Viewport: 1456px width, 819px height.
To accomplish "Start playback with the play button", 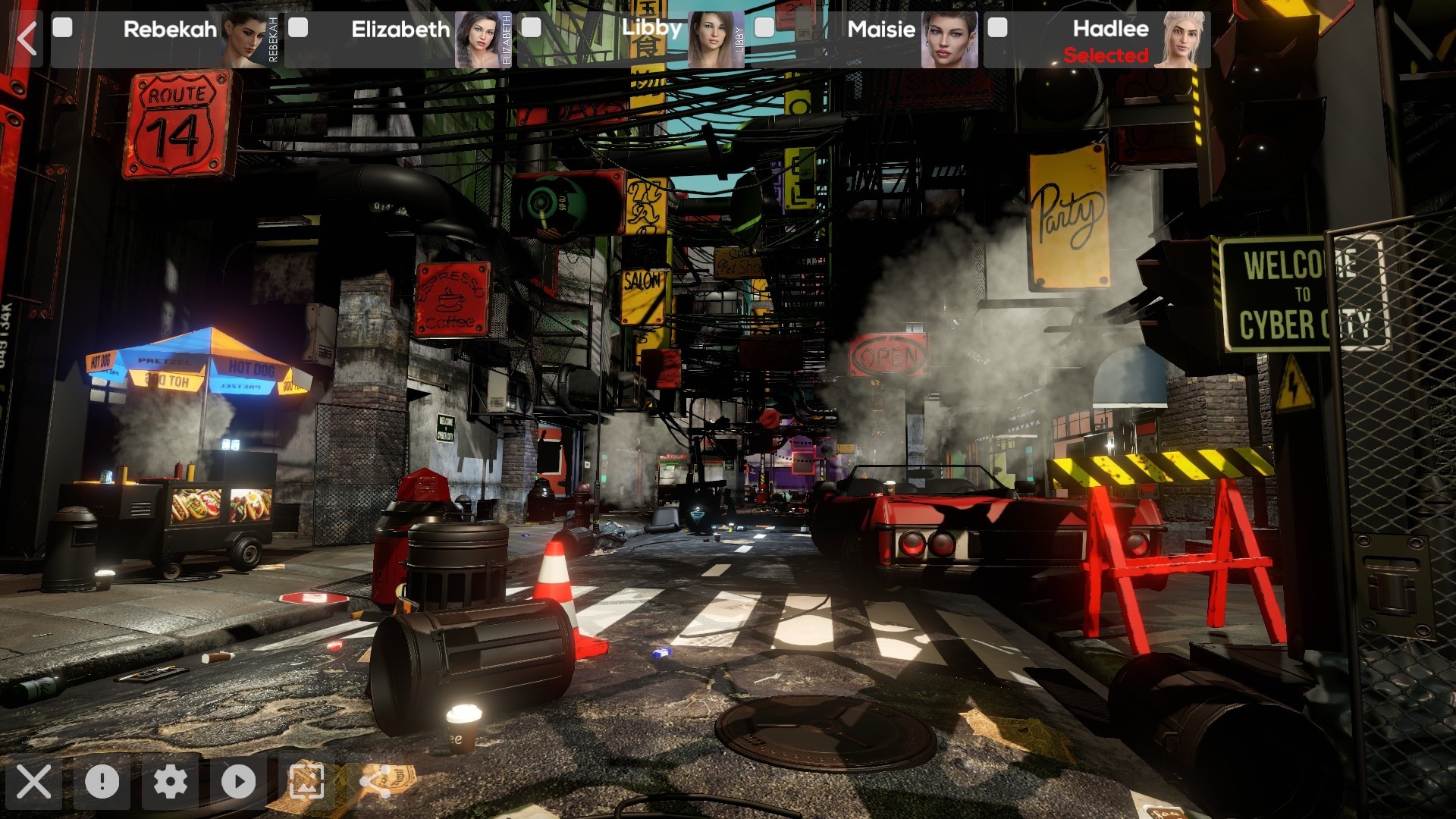I will pyautogui.click(x=238, y=782).
